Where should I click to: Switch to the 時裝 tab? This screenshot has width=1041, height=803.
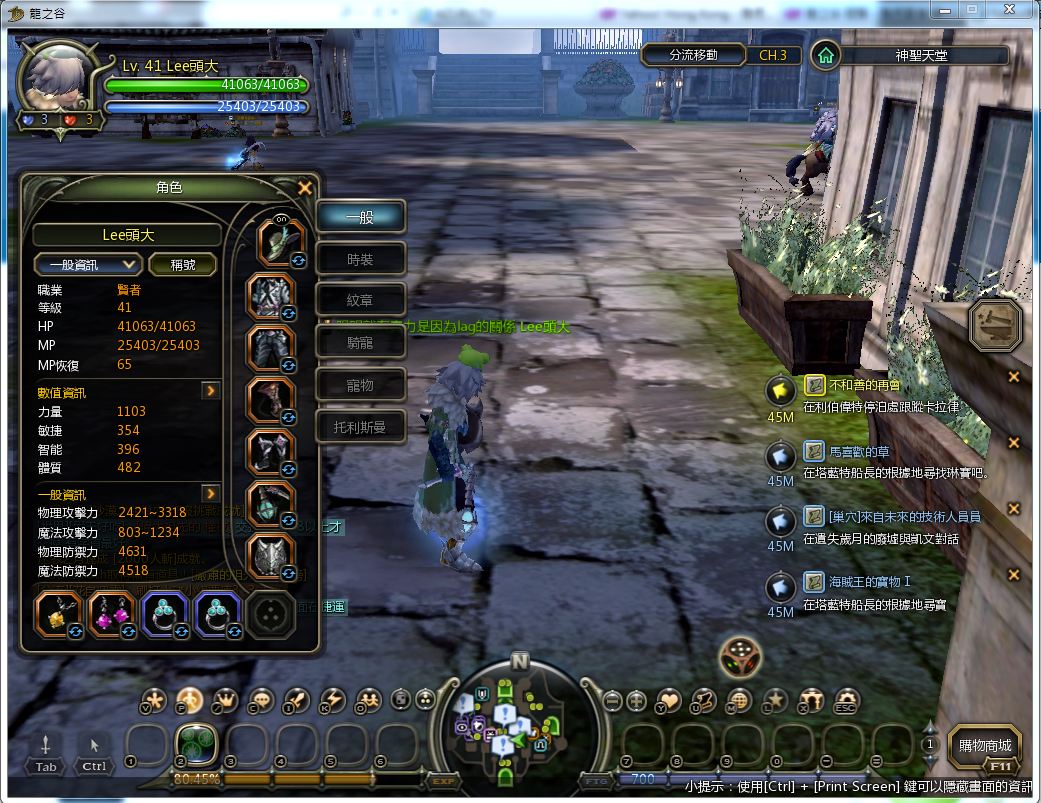coord(360,260)
